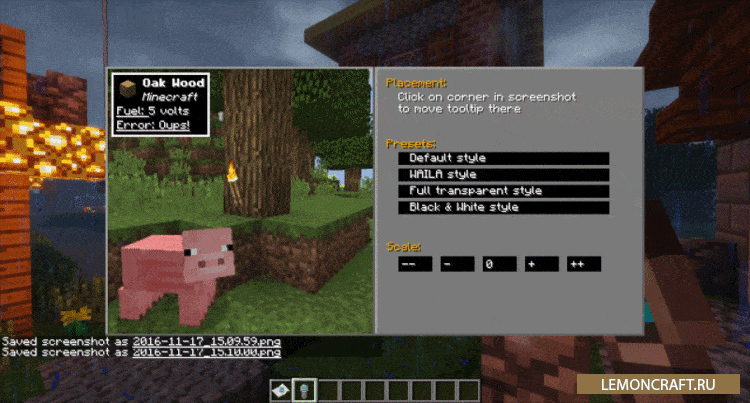Apply the Default style preset
Viewport: 750px width, 403px height.
click(x=503, y=158)
